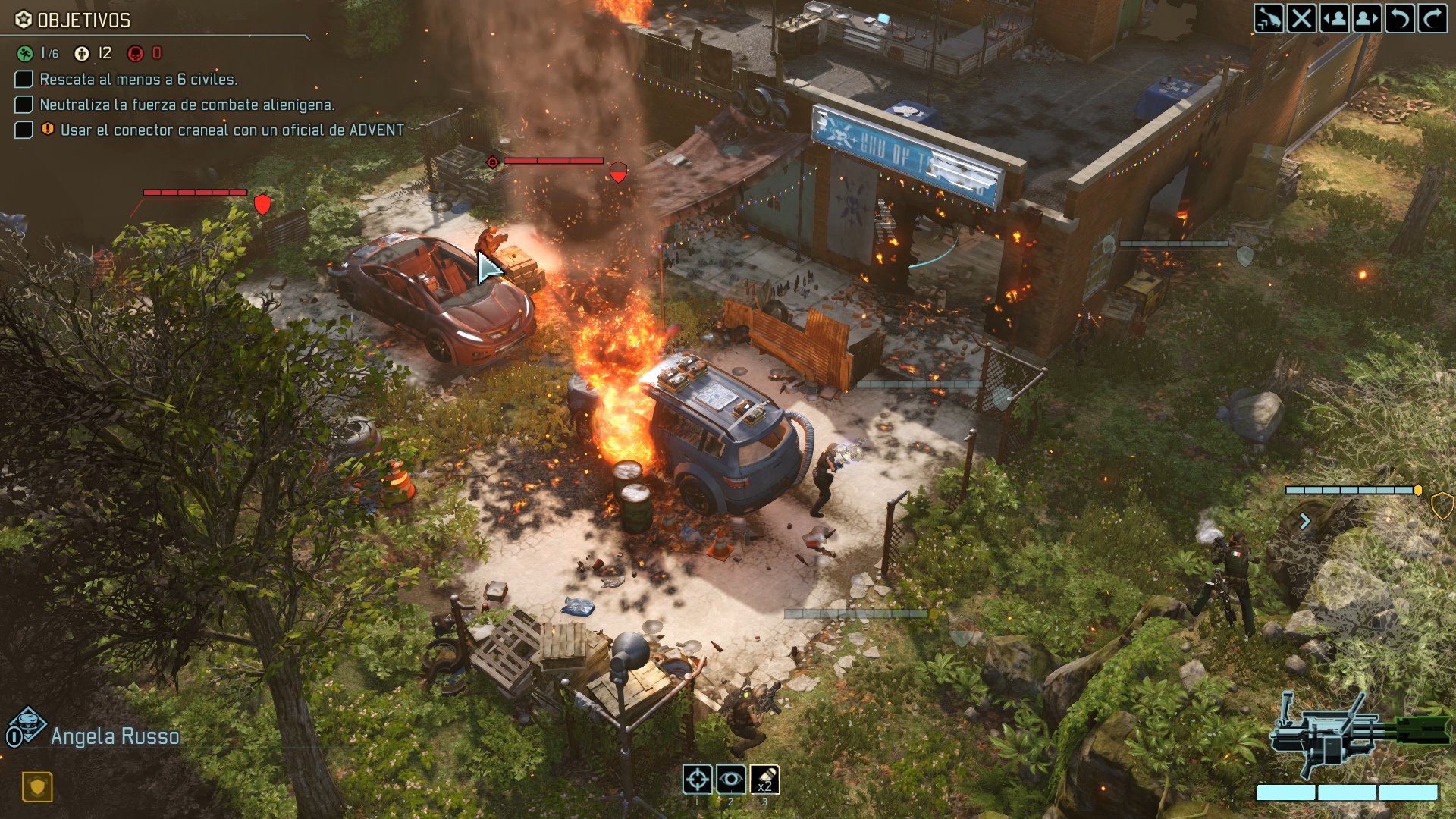Select the 'Usar el conector craneal' objective

pyautogui.click(x=231, y=130)
